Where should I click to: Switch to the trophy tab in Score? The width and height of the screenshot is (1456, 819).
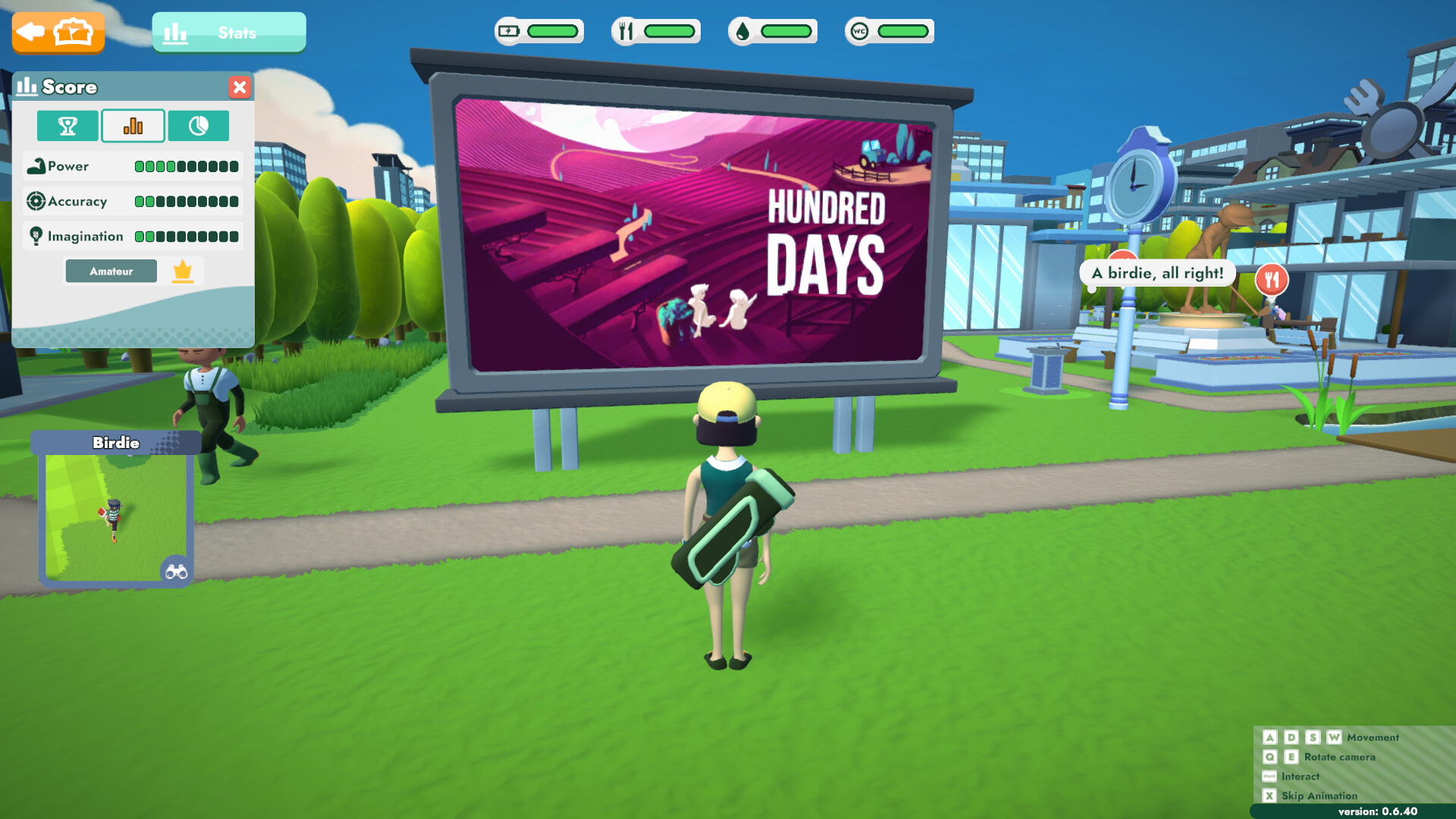click(67, 126)
